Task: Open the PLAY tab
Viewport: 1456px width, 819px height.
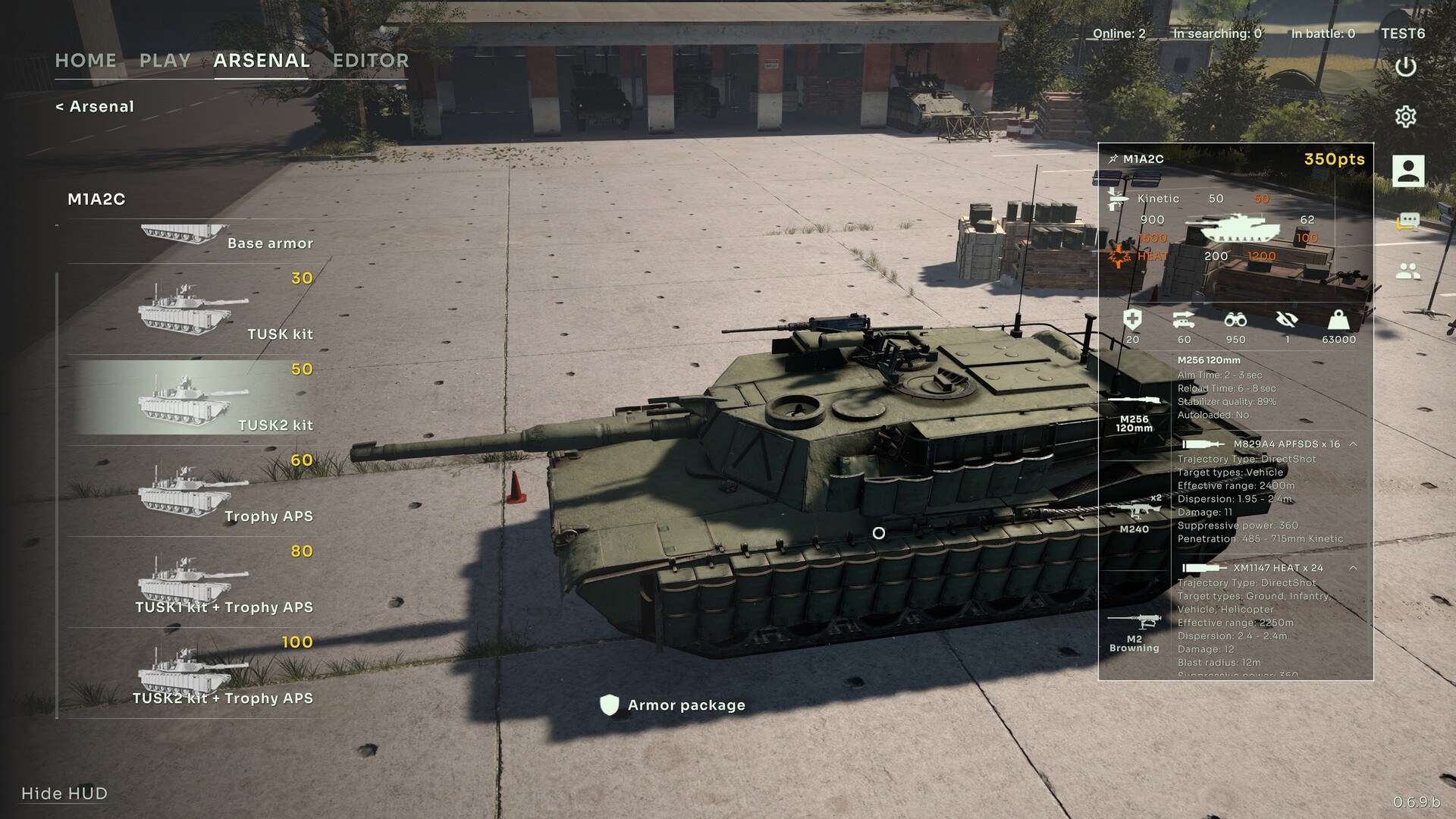Action: 165,61
